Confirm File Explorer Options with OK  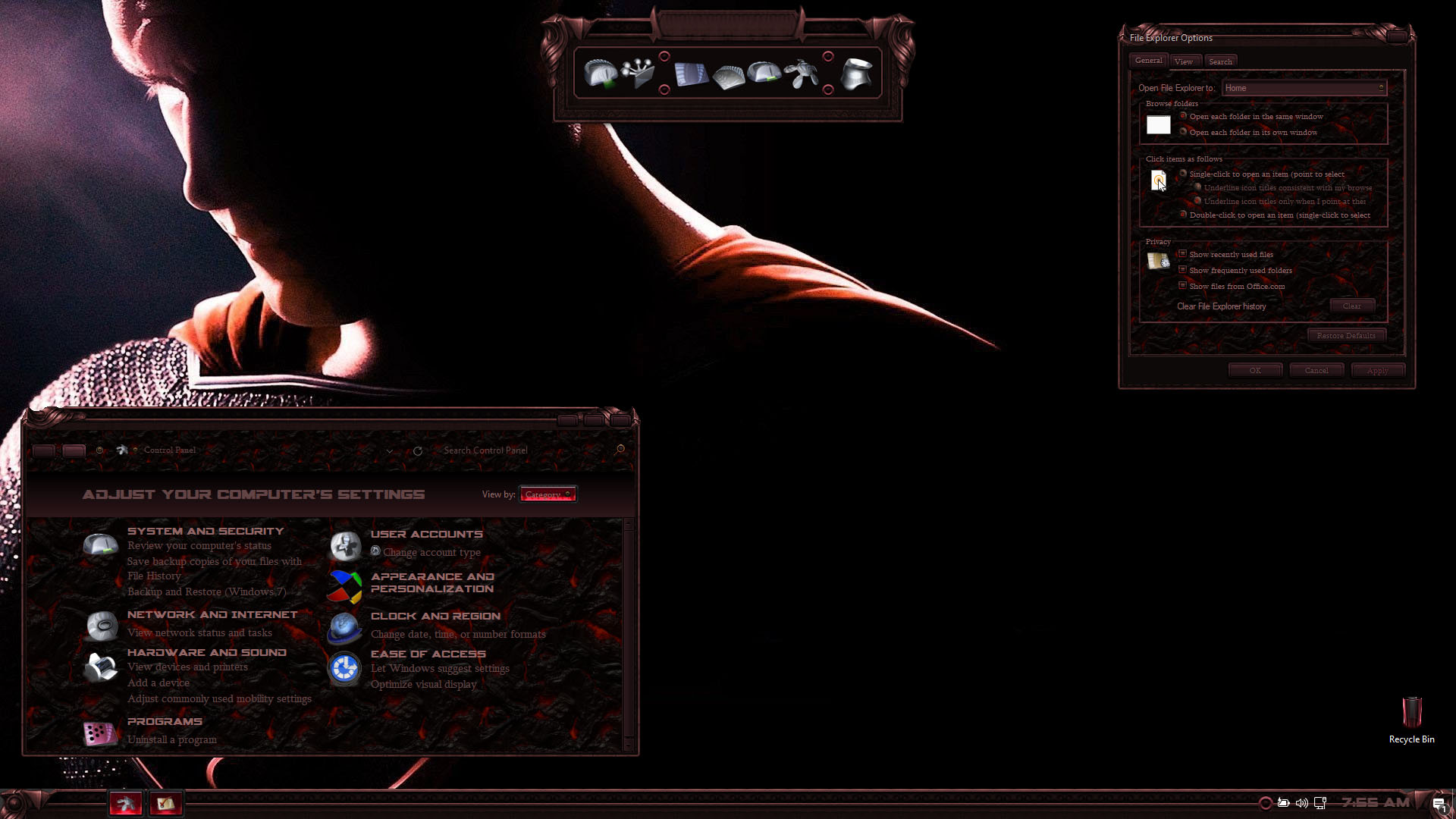pyautogui.click(x=1255, y=371)
